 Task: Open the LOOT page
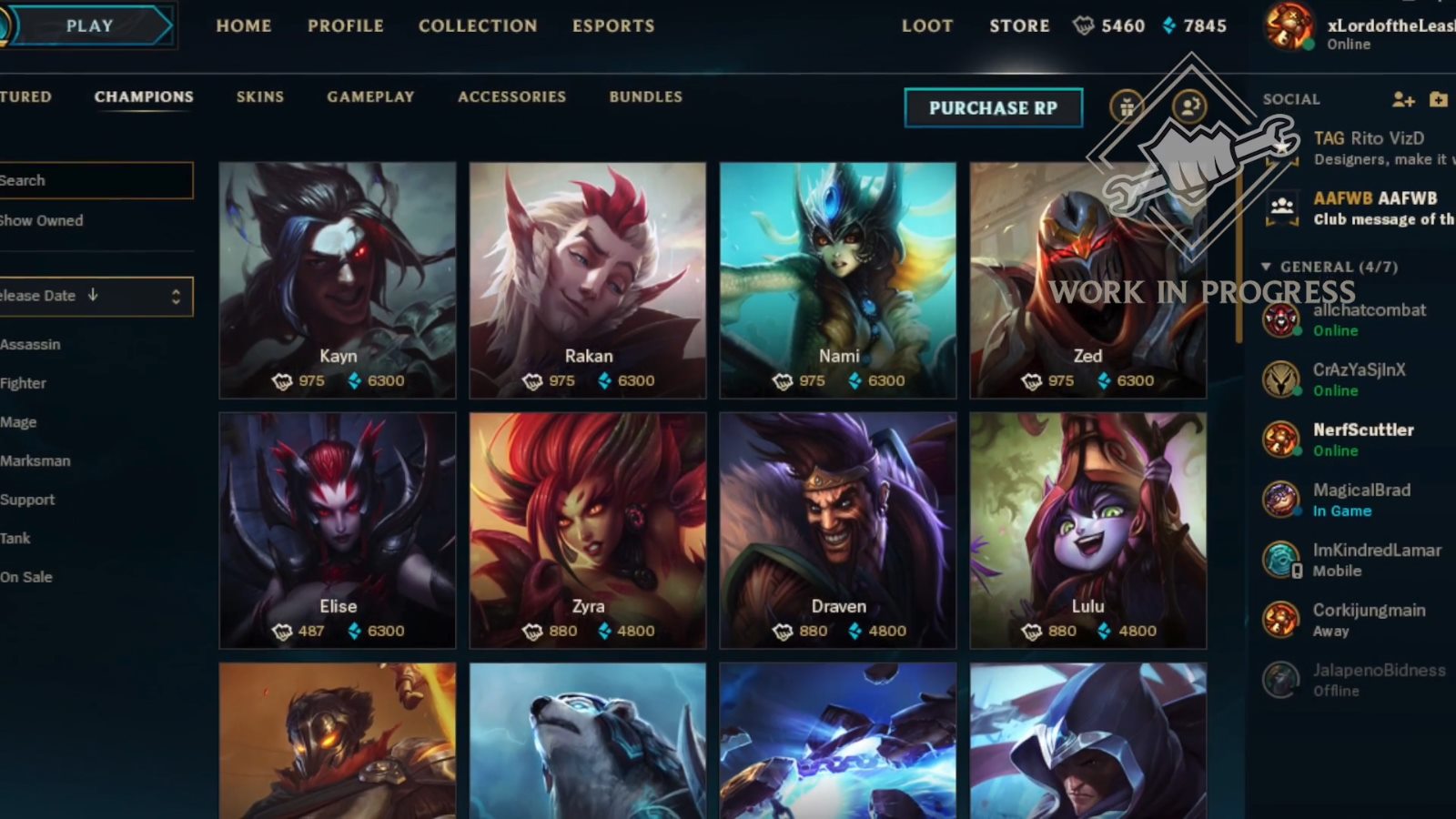[x=926, y=25]
